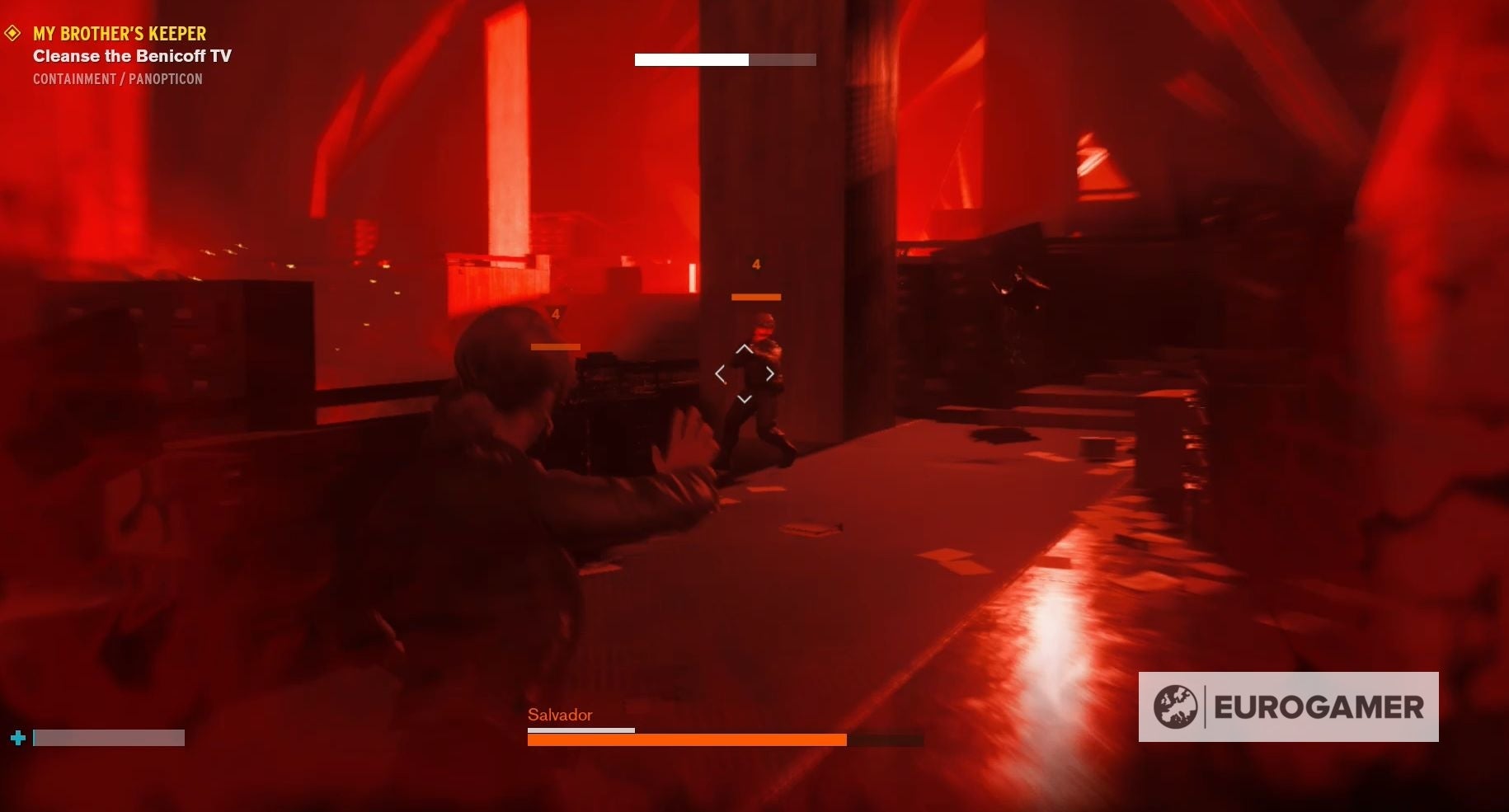
Task: Click the orange enemy health bar above the soldier
Action: [x=755, y=296]
